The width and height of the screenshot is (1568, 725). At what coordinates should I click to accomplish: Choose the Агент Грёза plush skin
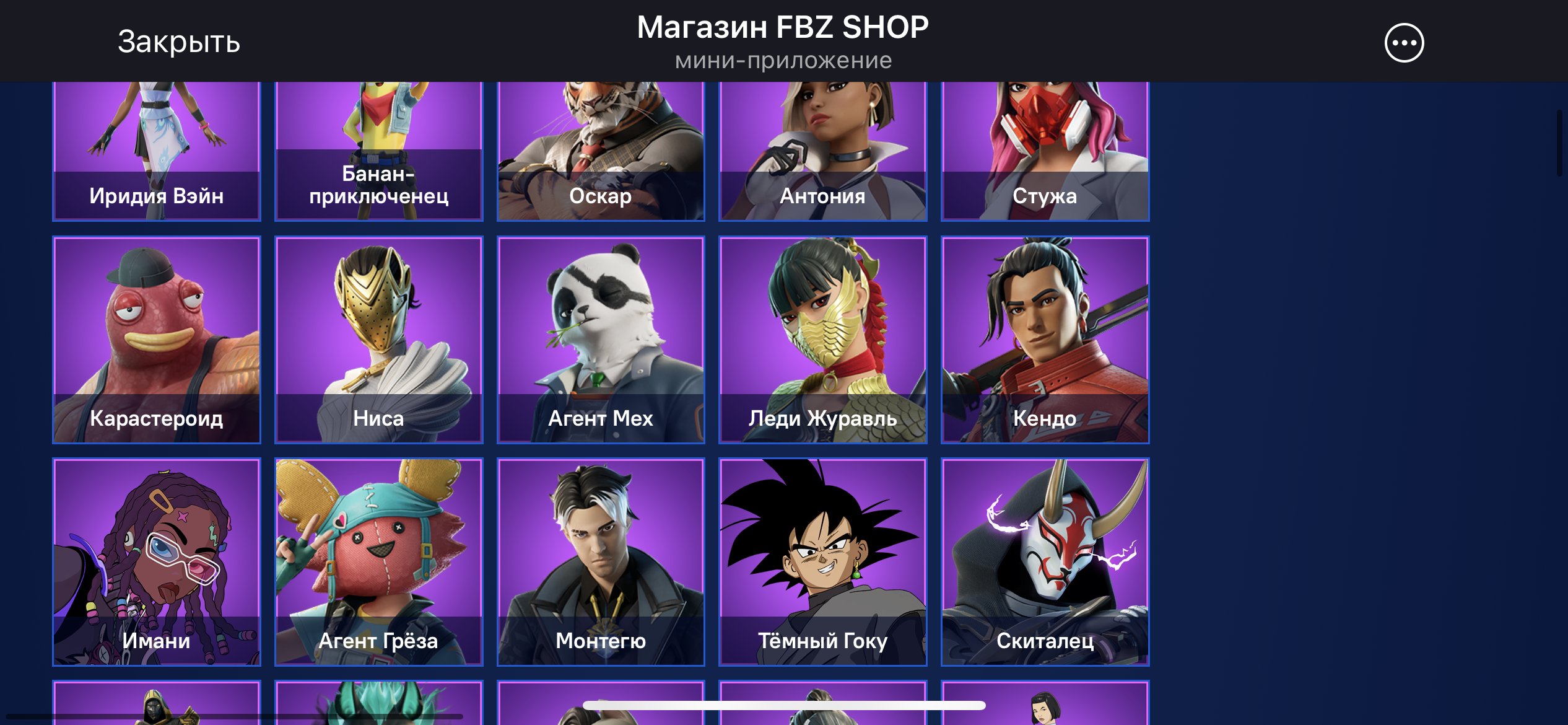[x=378, y=562]
